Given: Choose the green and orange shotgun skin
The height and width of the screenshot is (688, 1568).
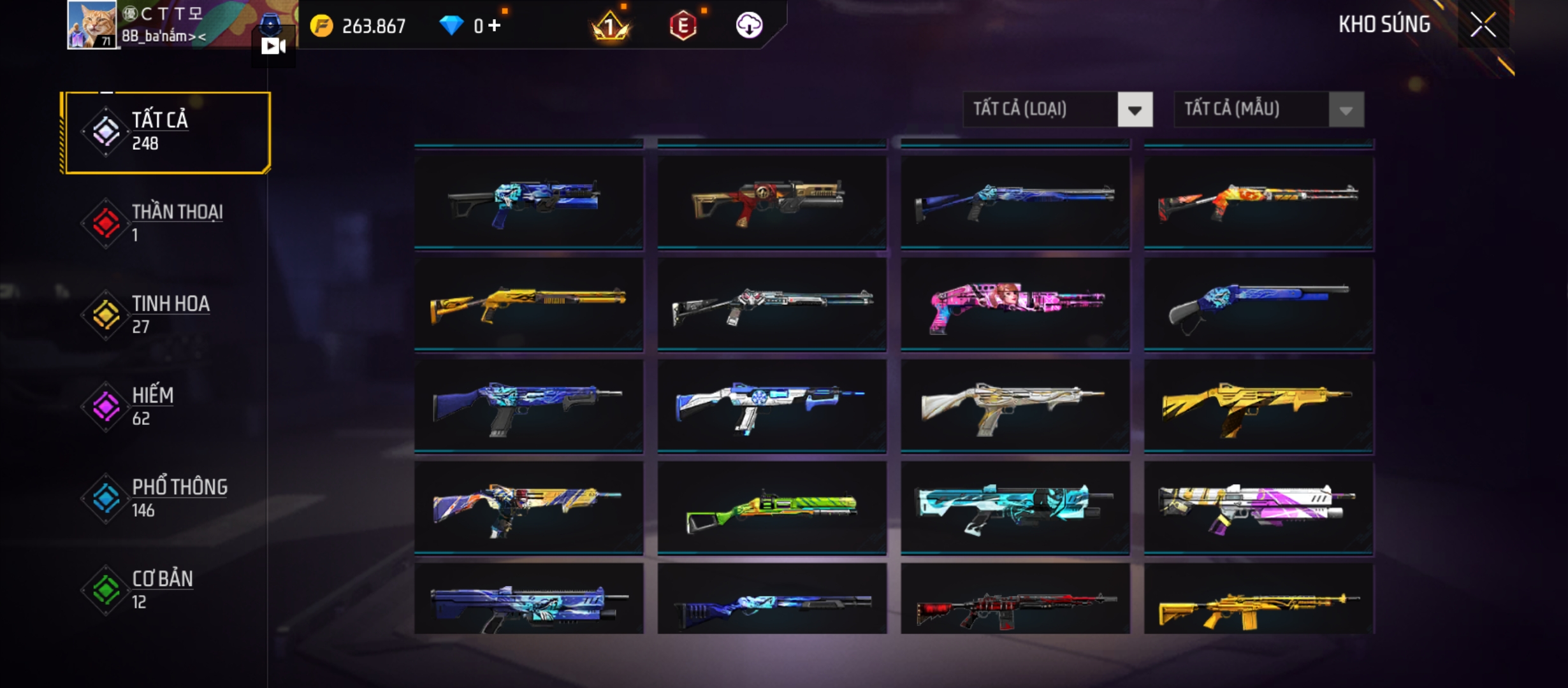Looking at the screenshot, I should (771, 508).
